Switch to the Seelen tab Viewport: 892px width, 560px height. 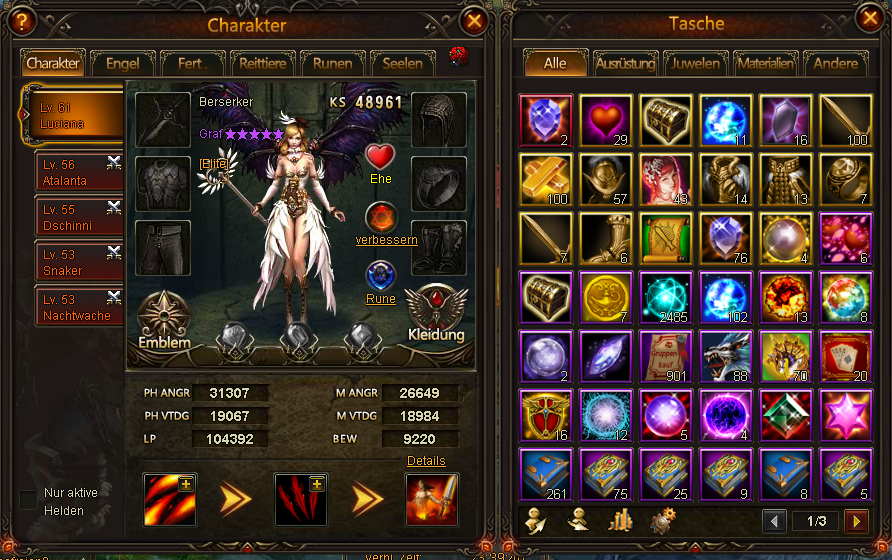[x=402, y=63]
